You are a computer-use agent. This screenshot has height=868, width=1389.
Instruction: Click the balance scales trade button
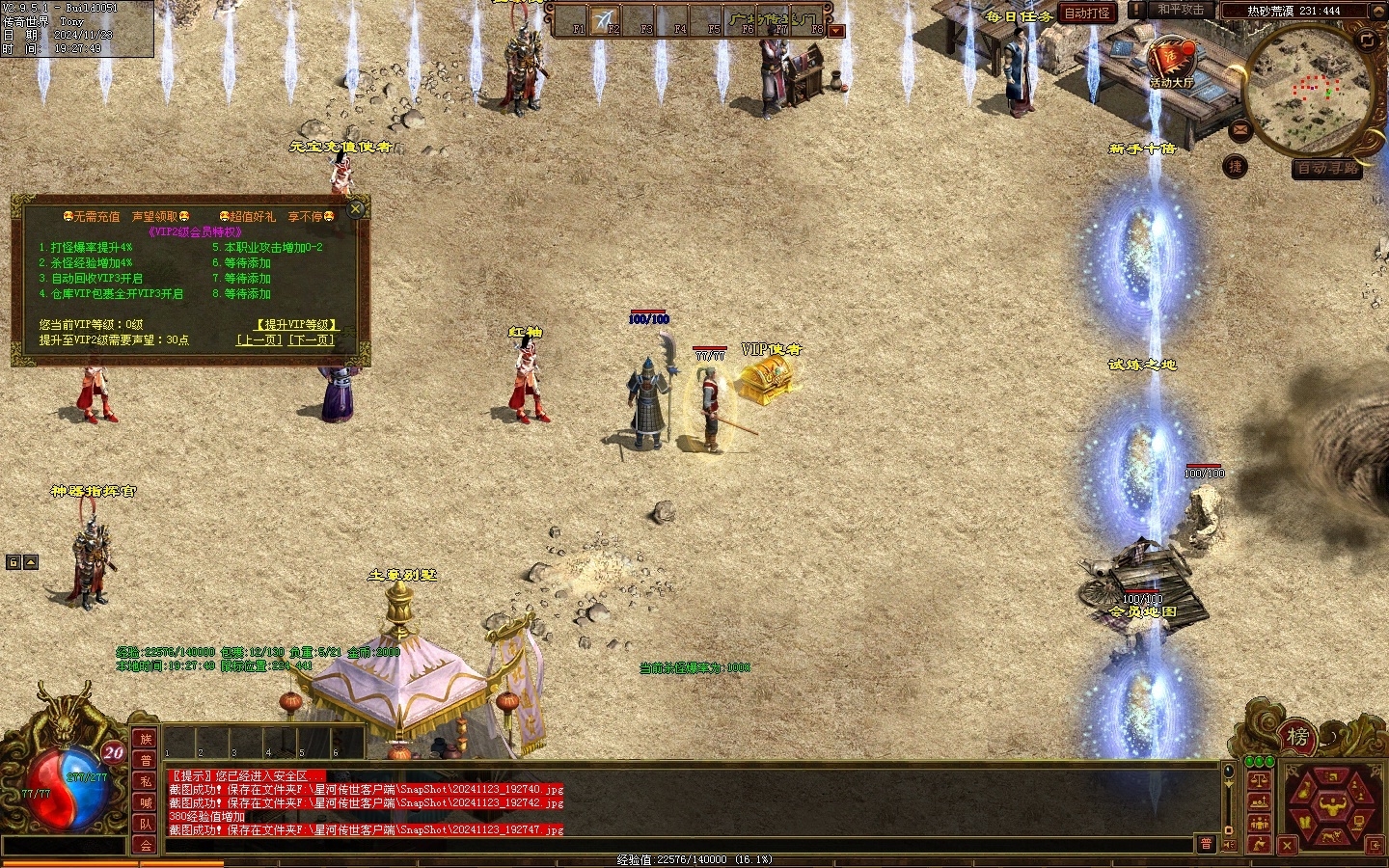coord(1258,780)
